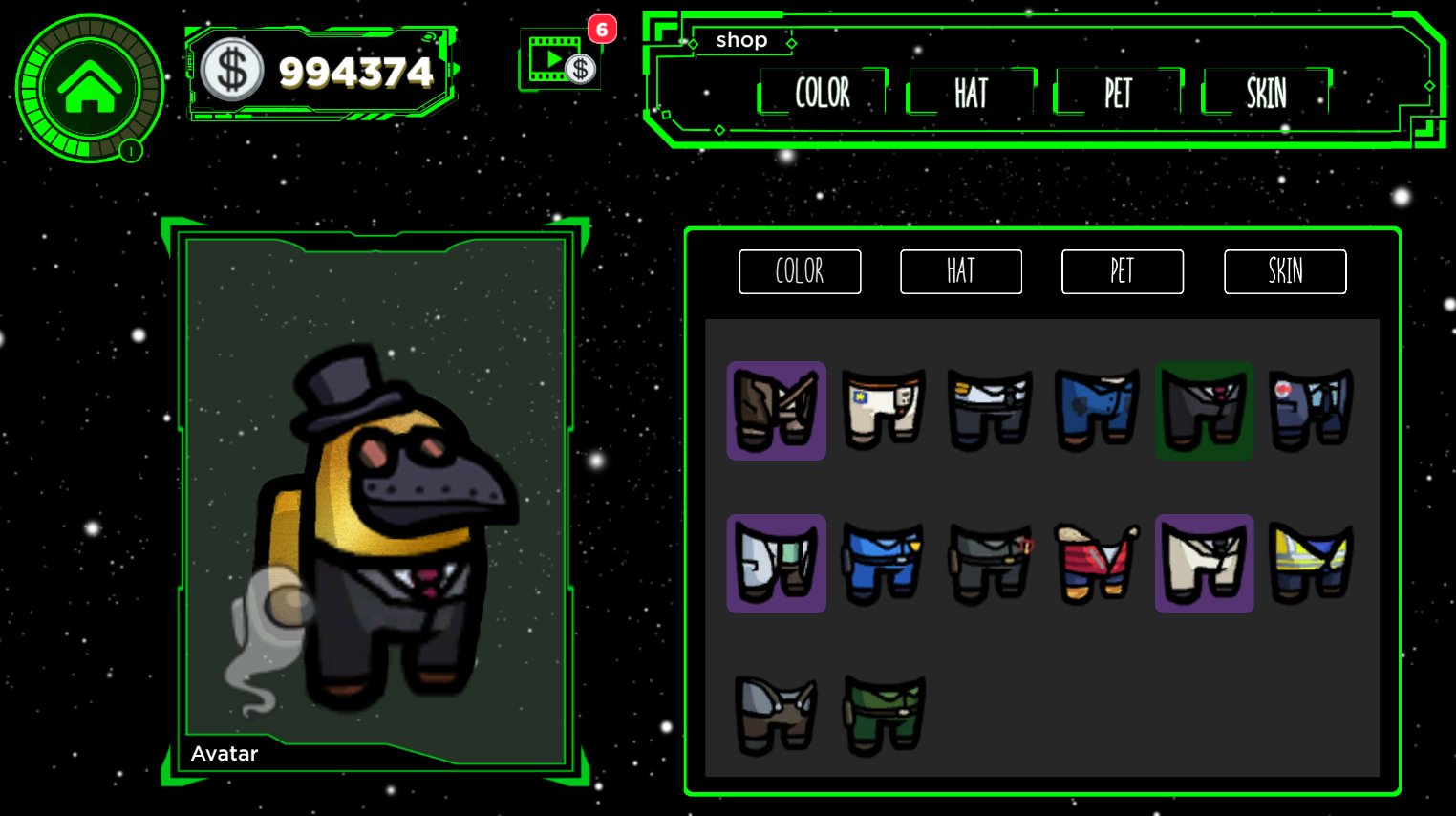Select the black suit skin with green background
This screenshot has width=1456, height=816.
1204,411
